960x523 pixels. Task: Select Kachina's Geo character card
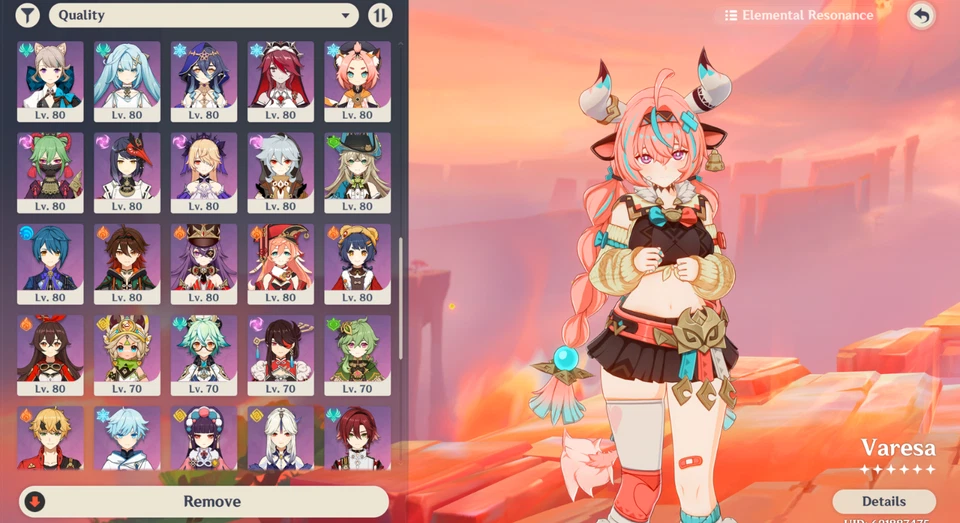[127, 354]
